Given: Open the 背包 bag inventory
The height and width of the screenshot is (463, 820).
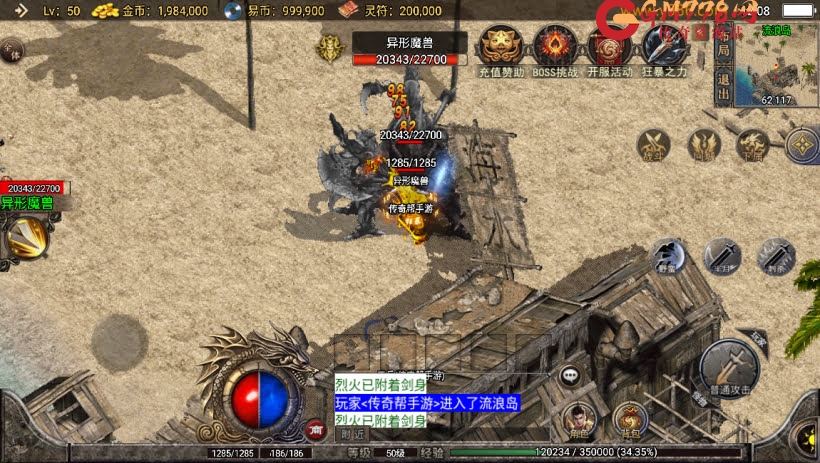Looking at the screenshot, I should click(x=630, y=419).
